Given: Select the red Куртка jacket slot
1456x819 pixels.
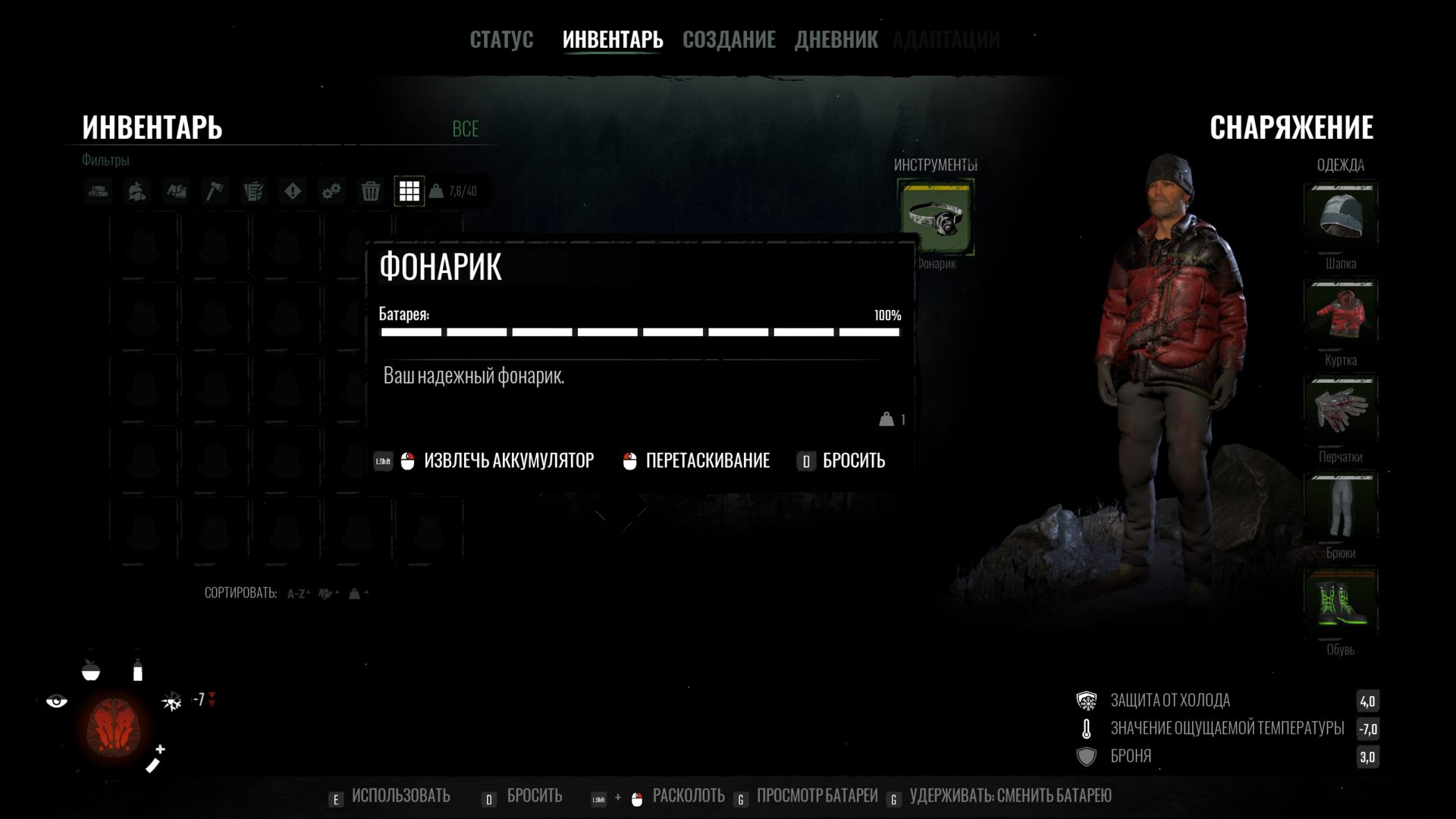Looking at the screenshot, I should pyautogui.click(x=1340, y=314).
